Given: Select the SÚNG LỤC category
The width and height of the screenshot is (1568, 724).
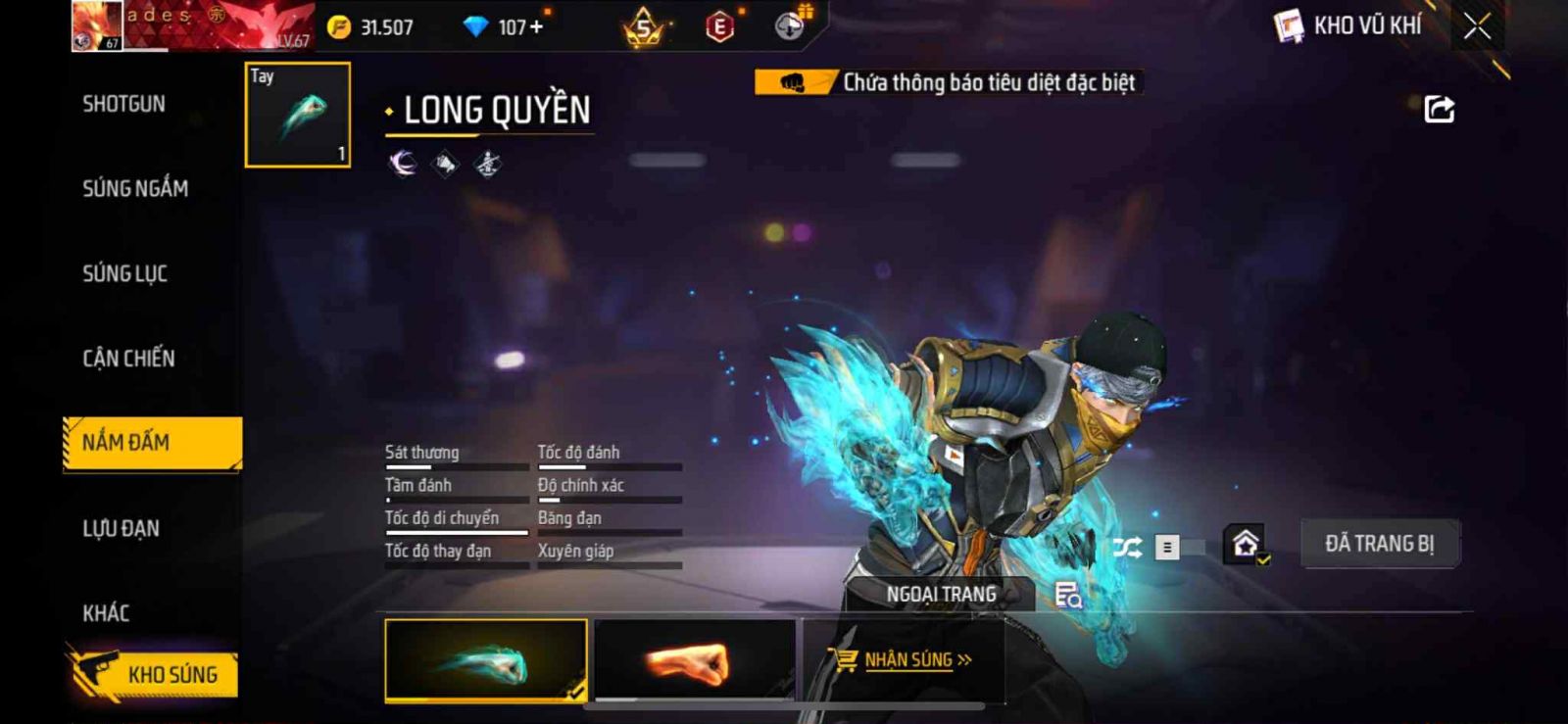Looking at the screenshot, I should click(125, 273).
